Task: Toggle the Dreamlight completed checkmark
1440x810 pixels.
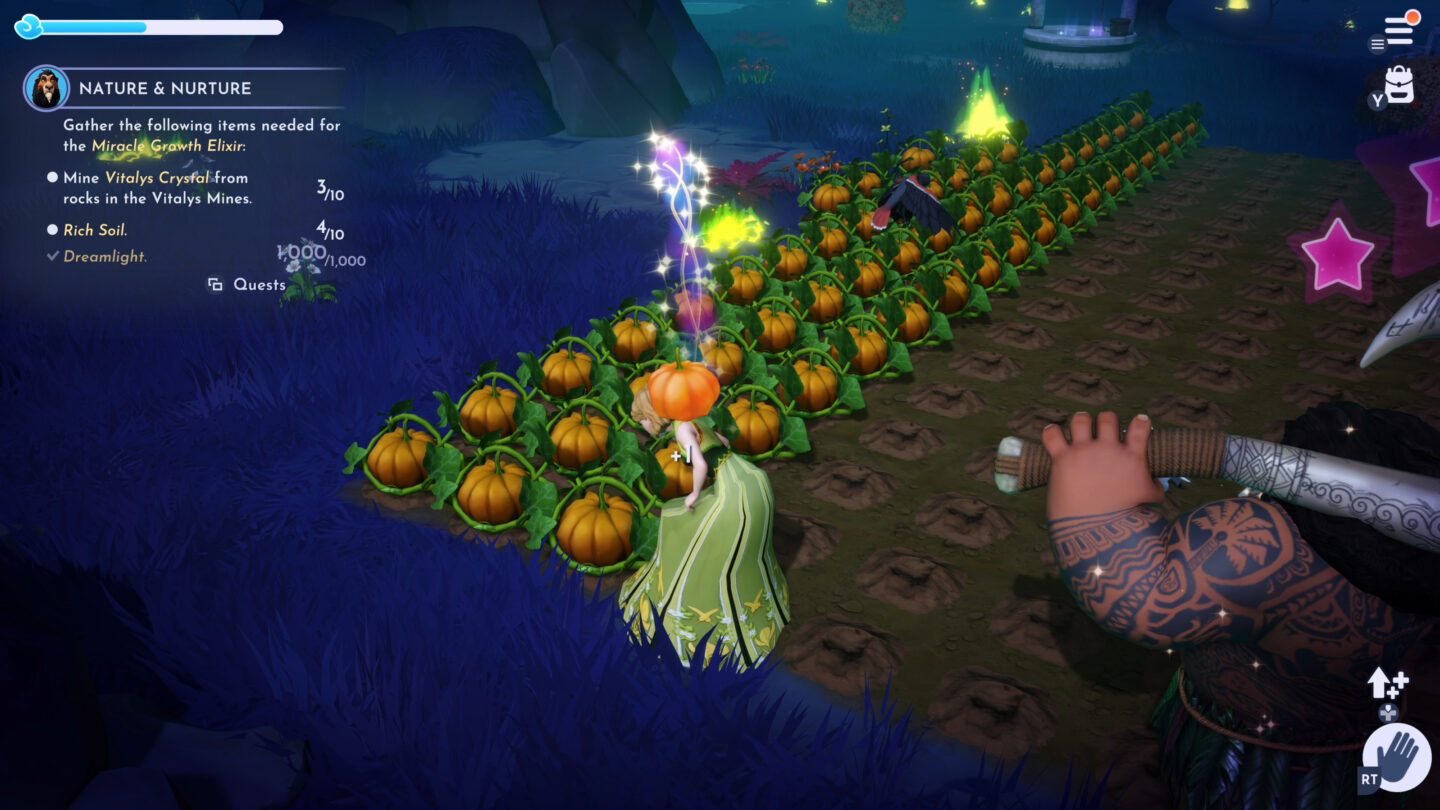Action: [x=53, y=257]
